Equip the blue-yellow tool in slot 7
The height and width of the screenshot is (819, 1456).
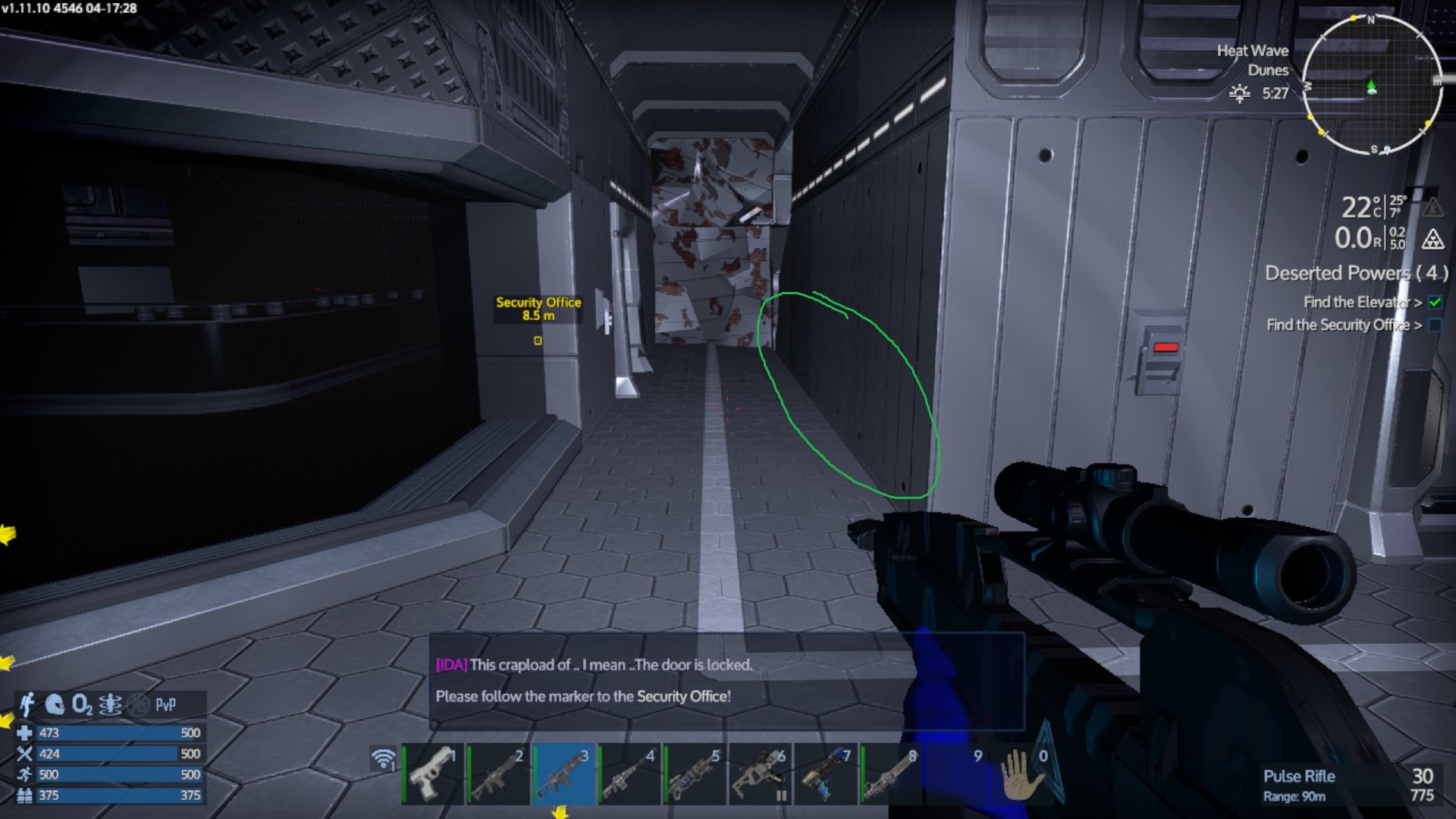(x=825, y=773)
